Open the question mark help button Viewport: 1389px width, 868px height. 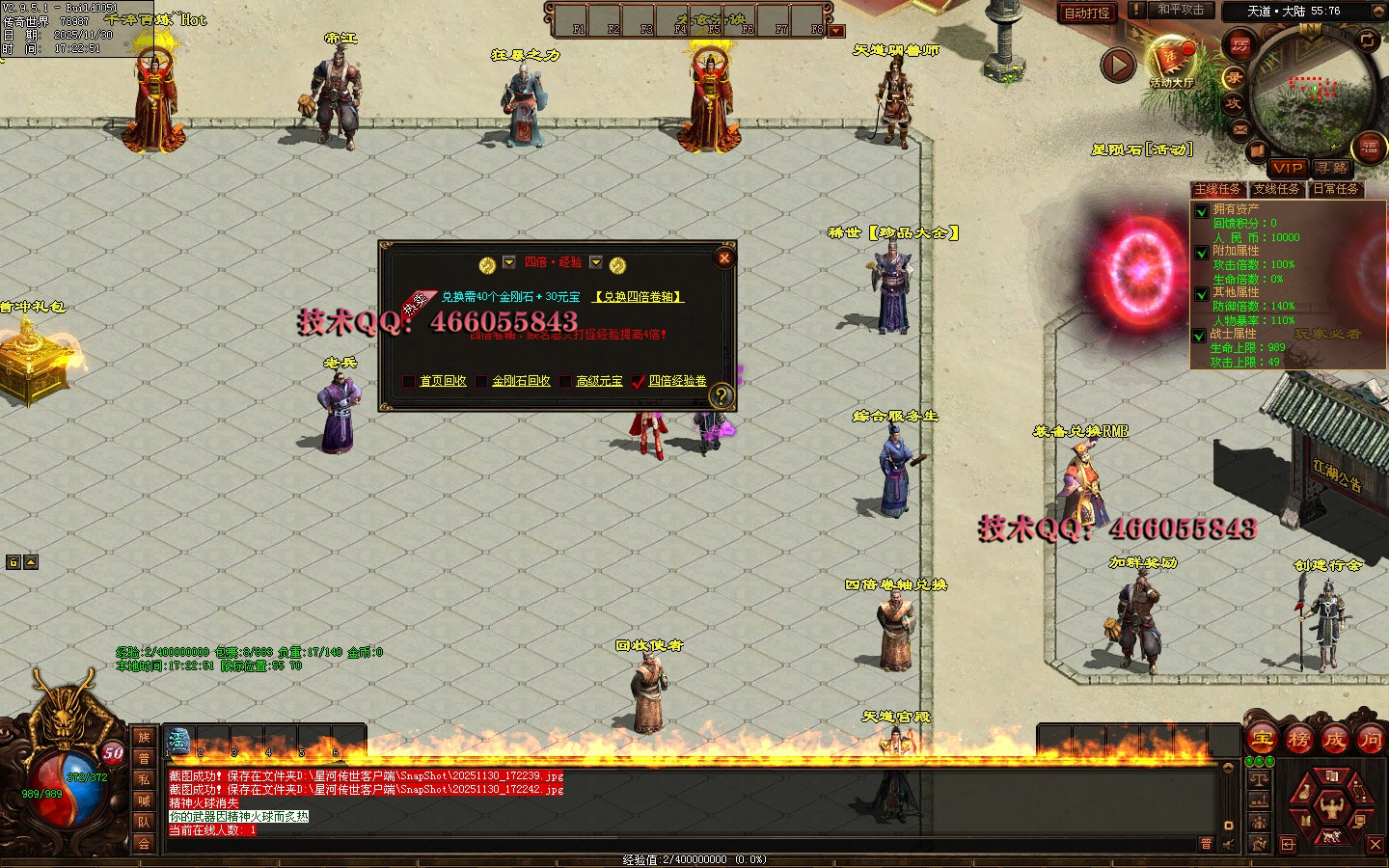point(720,395)
